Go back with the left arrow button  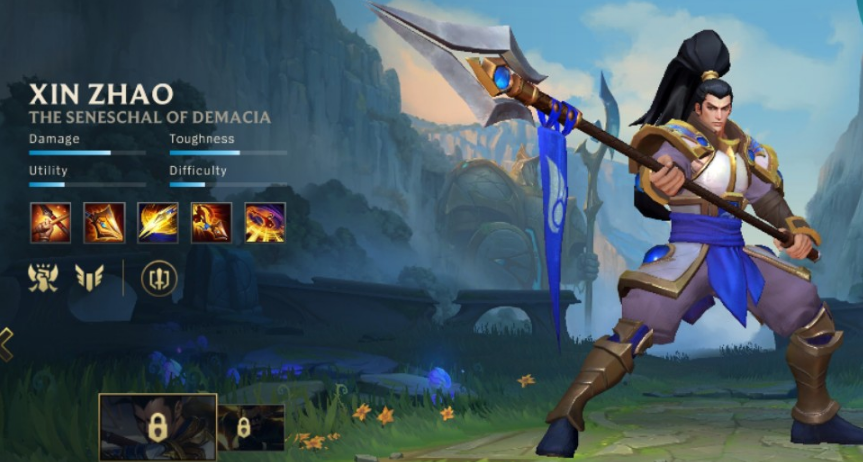point(6,343)
